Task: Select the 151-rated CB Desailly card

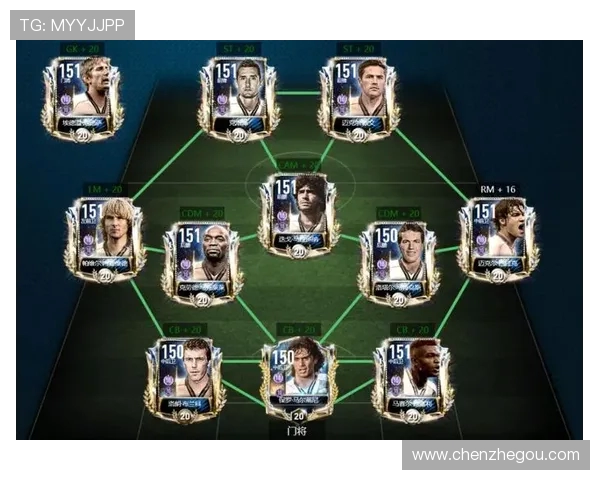Action: coord(412,379)
